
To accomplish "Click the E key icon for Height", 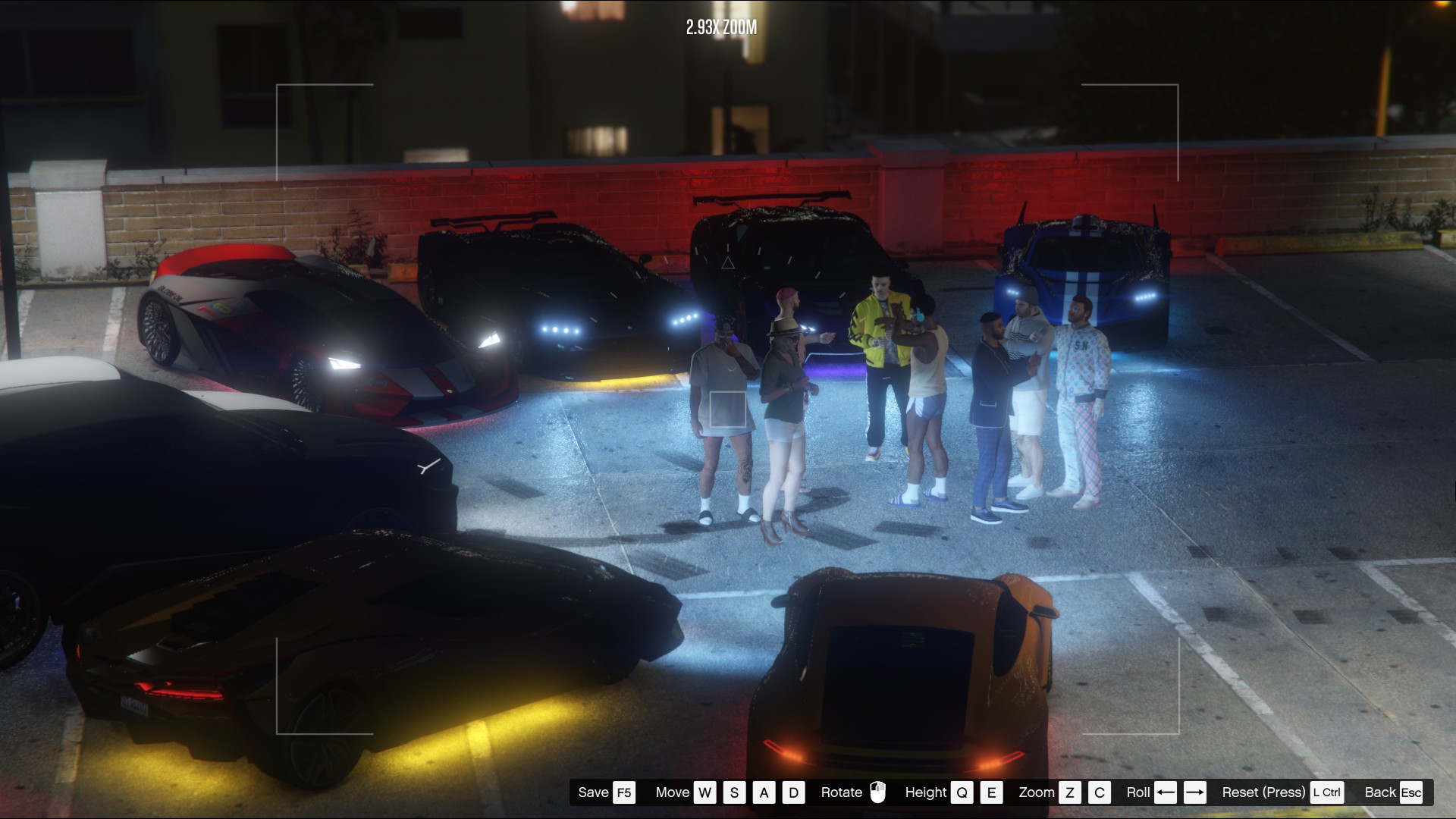I will (990, 792).
